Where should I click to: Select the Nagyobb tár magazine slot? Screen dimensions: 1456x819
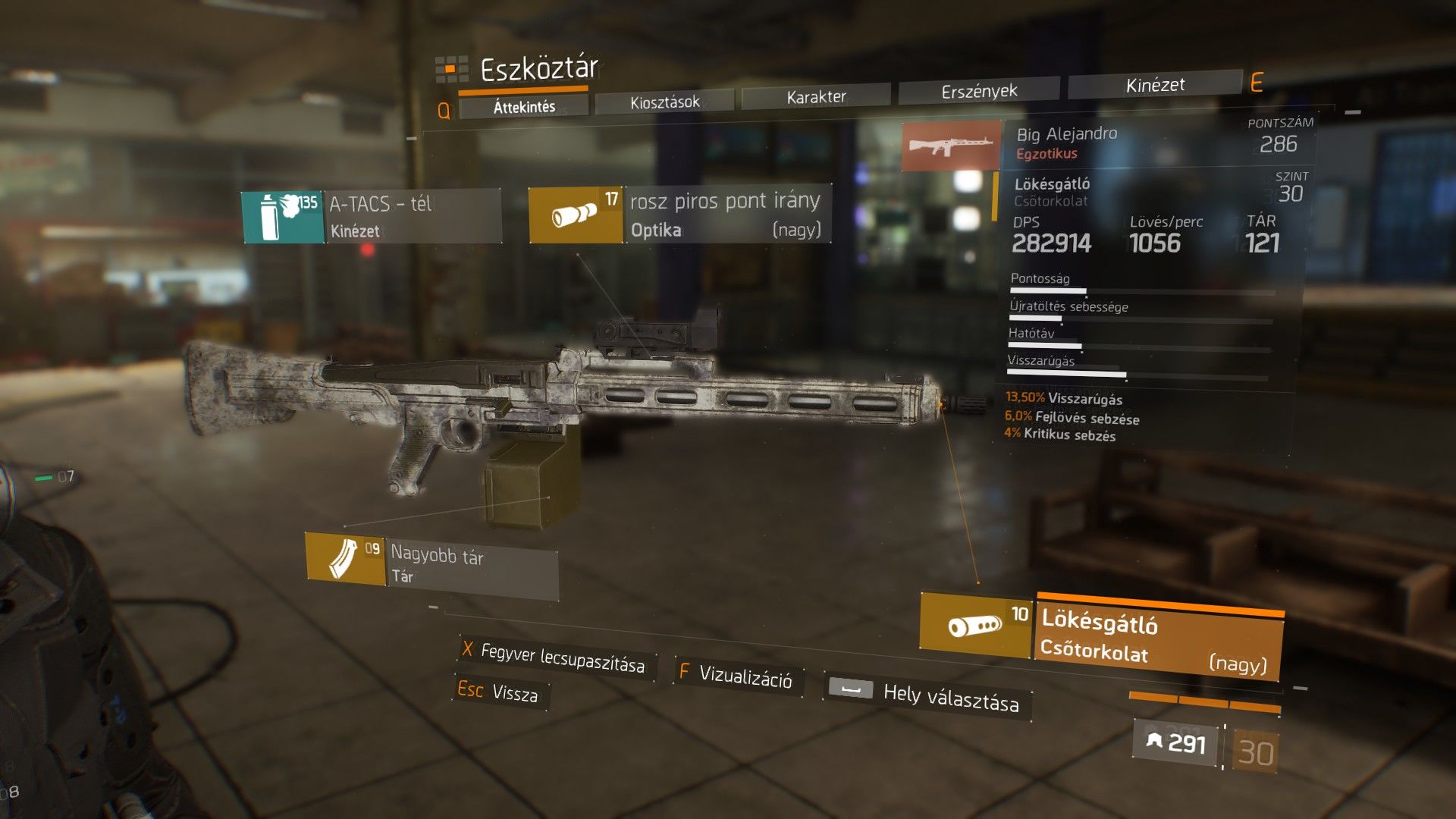[431, 563]
